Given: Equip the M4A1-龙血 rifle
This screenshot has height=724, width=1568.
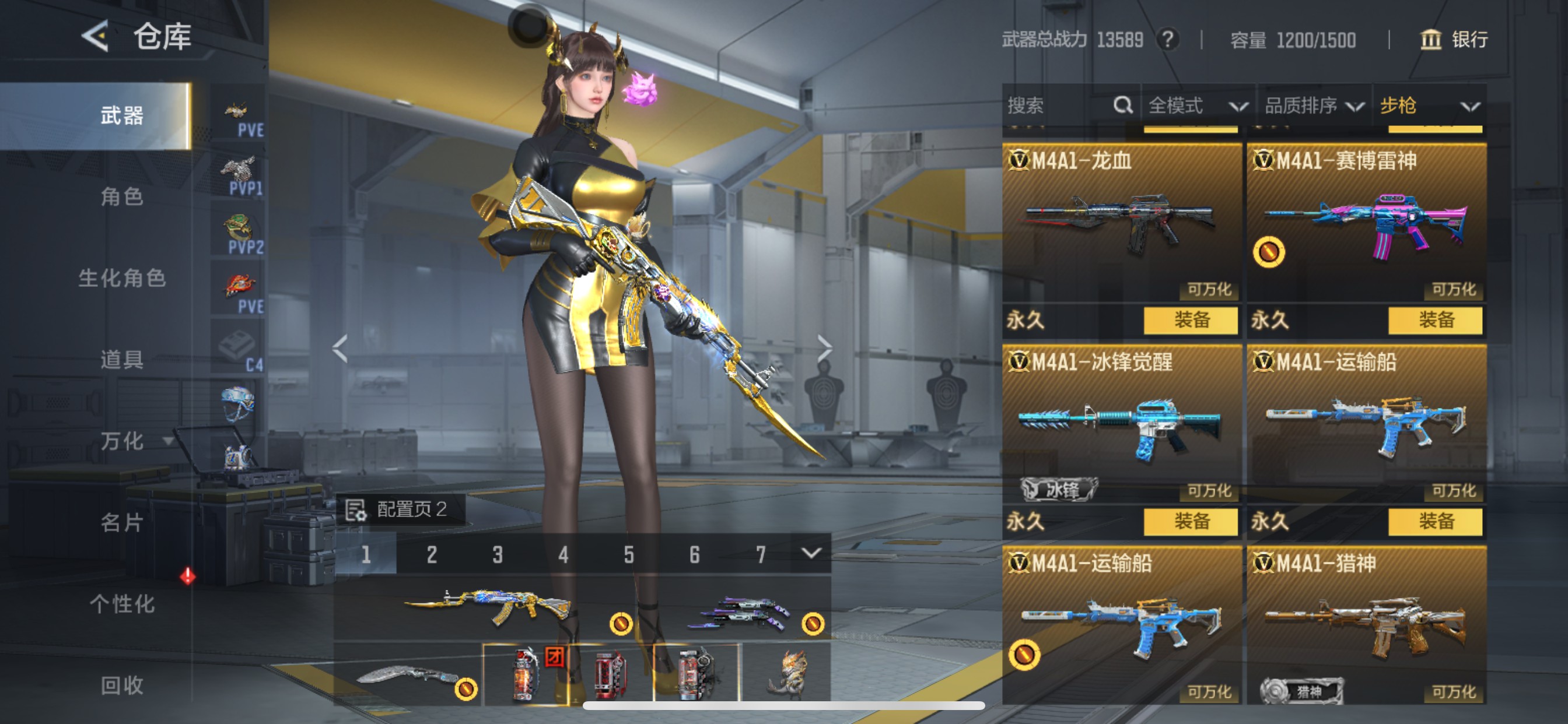Looking at the screenshot, I should [x=1191, y=320].
